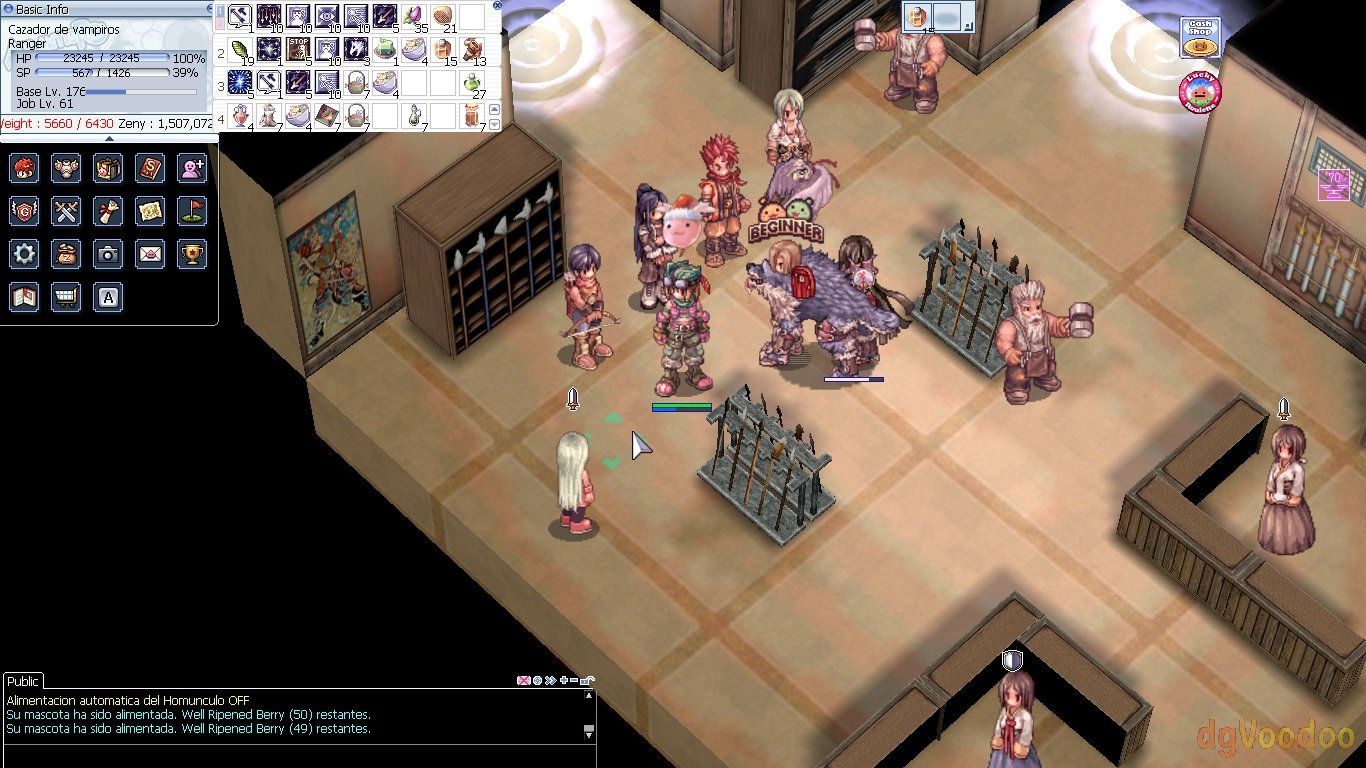Open the shopping cart icon
This screenshot has height=768, width=1366.
(x=66, y=297)
